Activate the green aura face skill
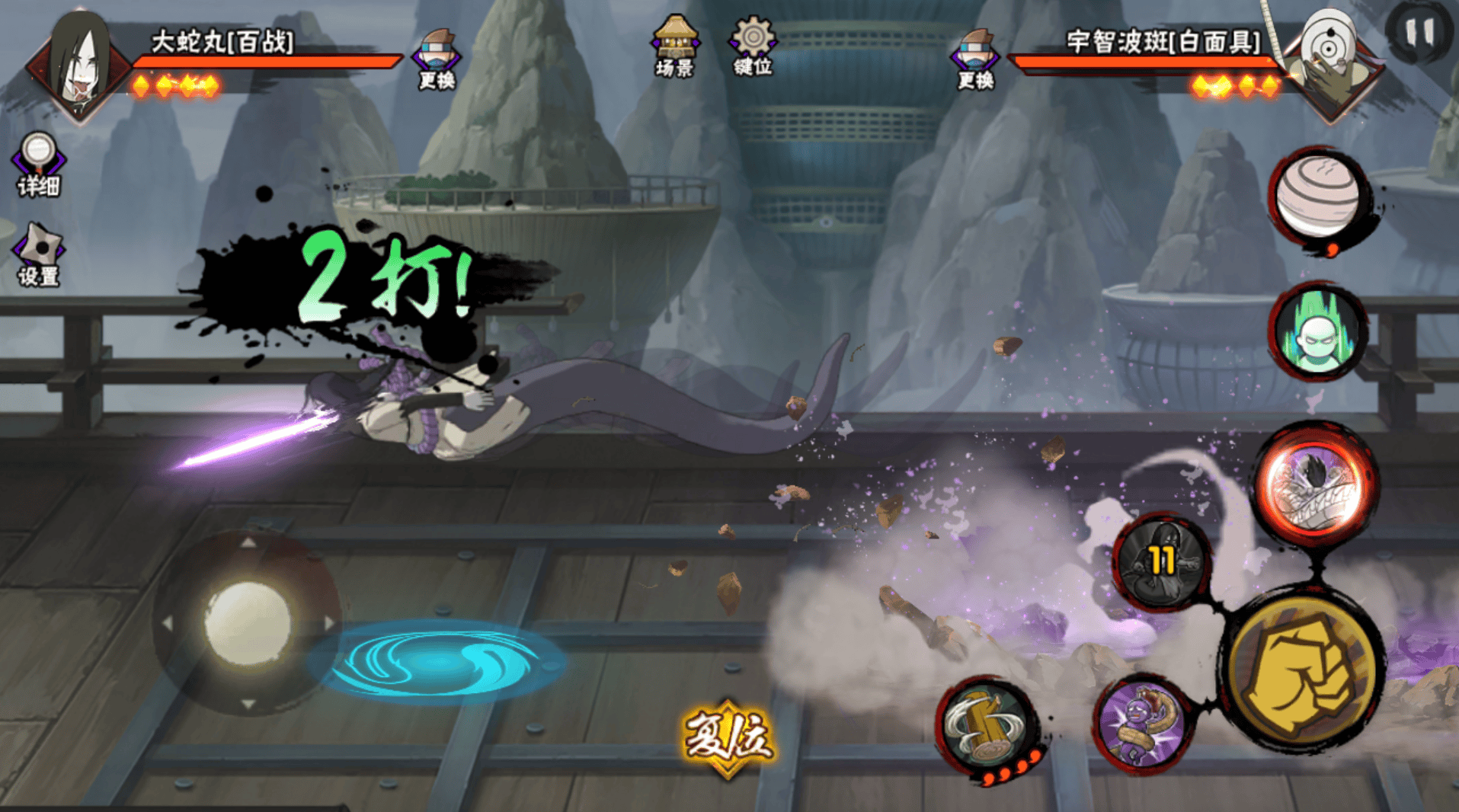 pos(1318,333)
